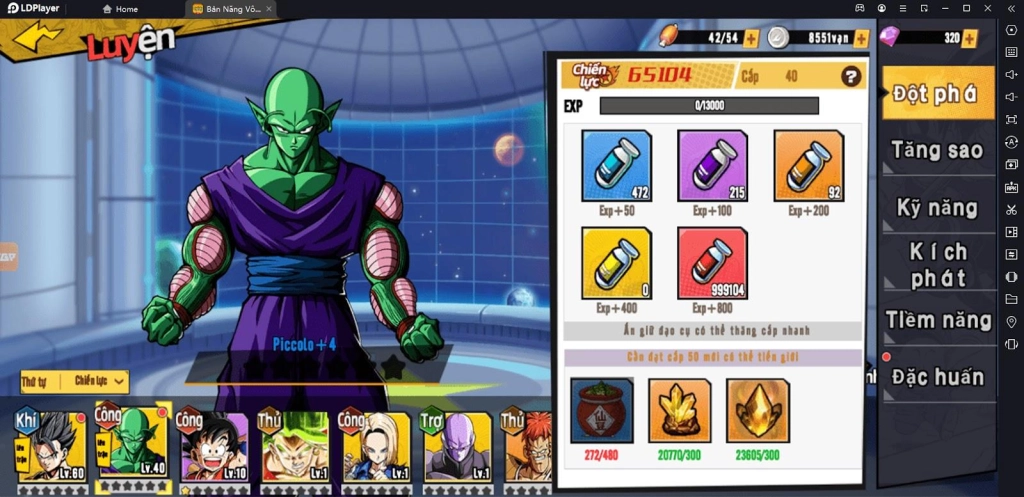Open the Kích phát tab
Screen dimensions: 1024x497
pyautogui.click(x=936, y=264)
